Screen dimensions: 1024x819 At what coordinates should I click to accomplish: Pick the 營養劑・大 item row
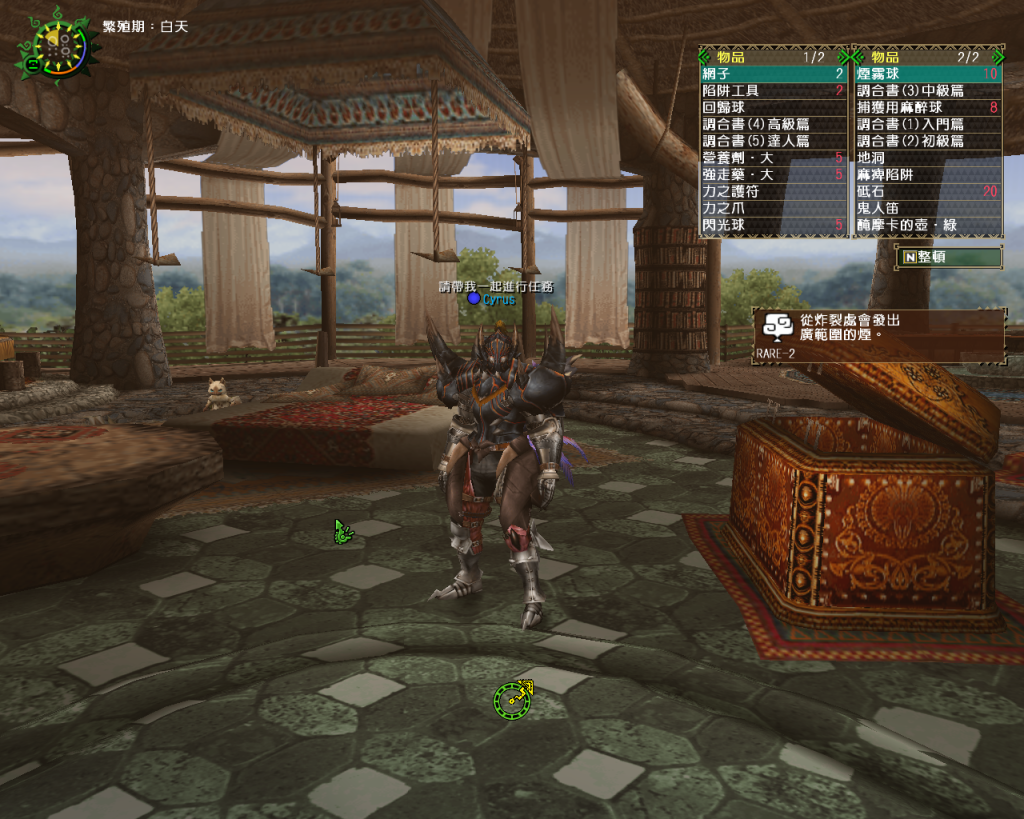coord(773,158)
